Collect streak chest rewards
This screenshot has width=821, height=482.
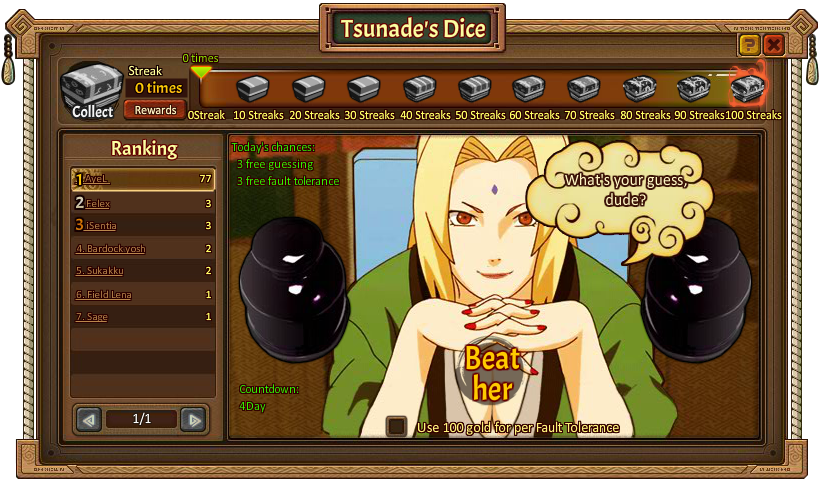[91, 92]
